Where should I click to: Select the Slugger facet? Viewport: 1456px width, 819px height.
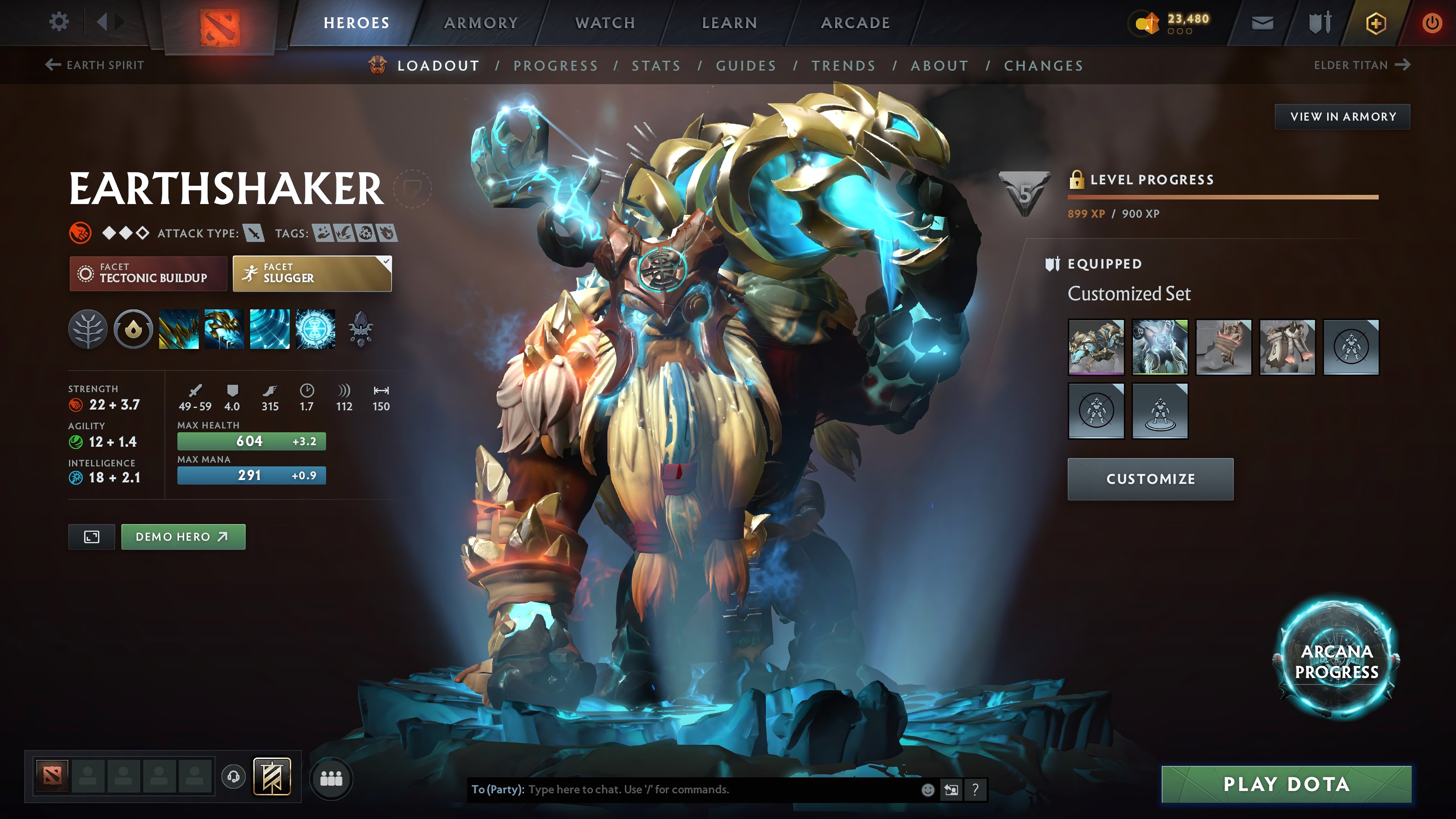pos(311,274)
